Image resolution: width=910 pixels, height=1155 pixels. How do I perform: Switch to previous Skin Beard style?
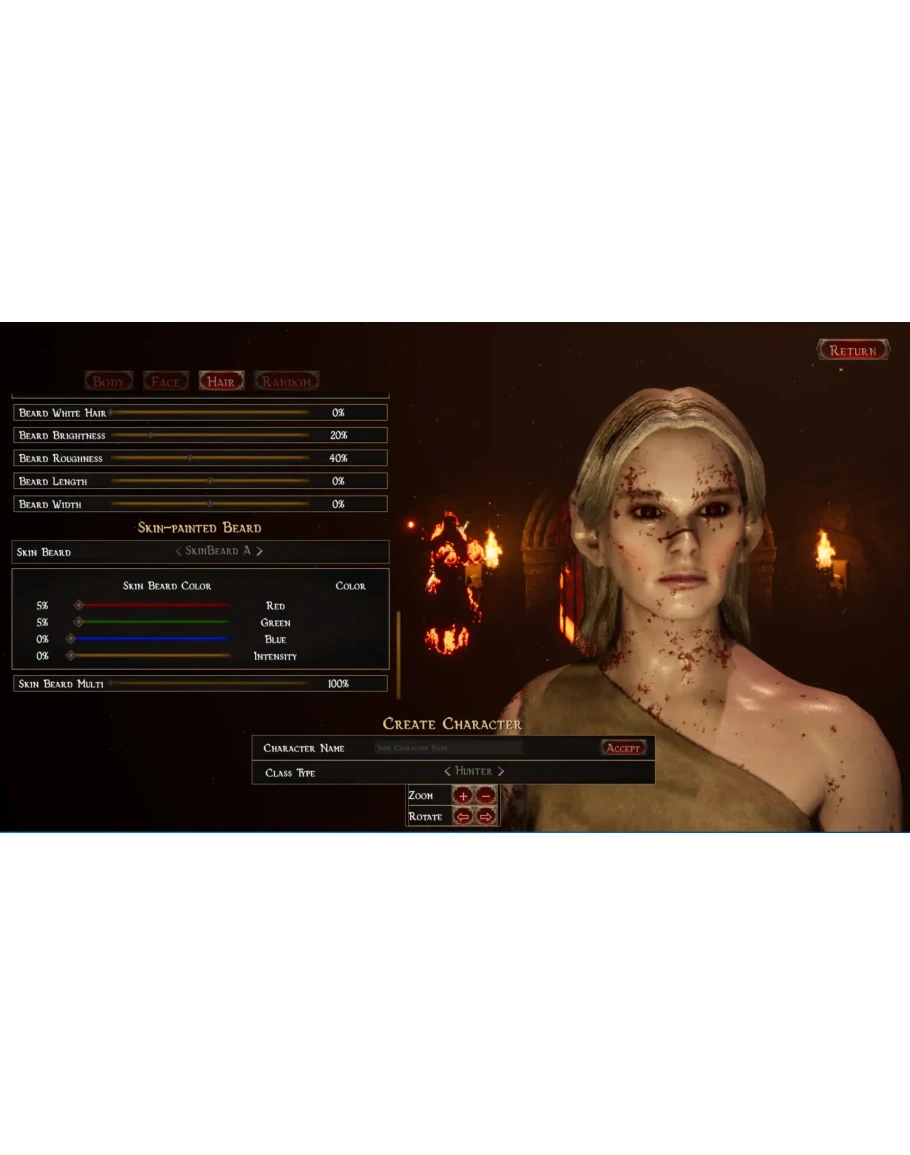tap(178, 551)
